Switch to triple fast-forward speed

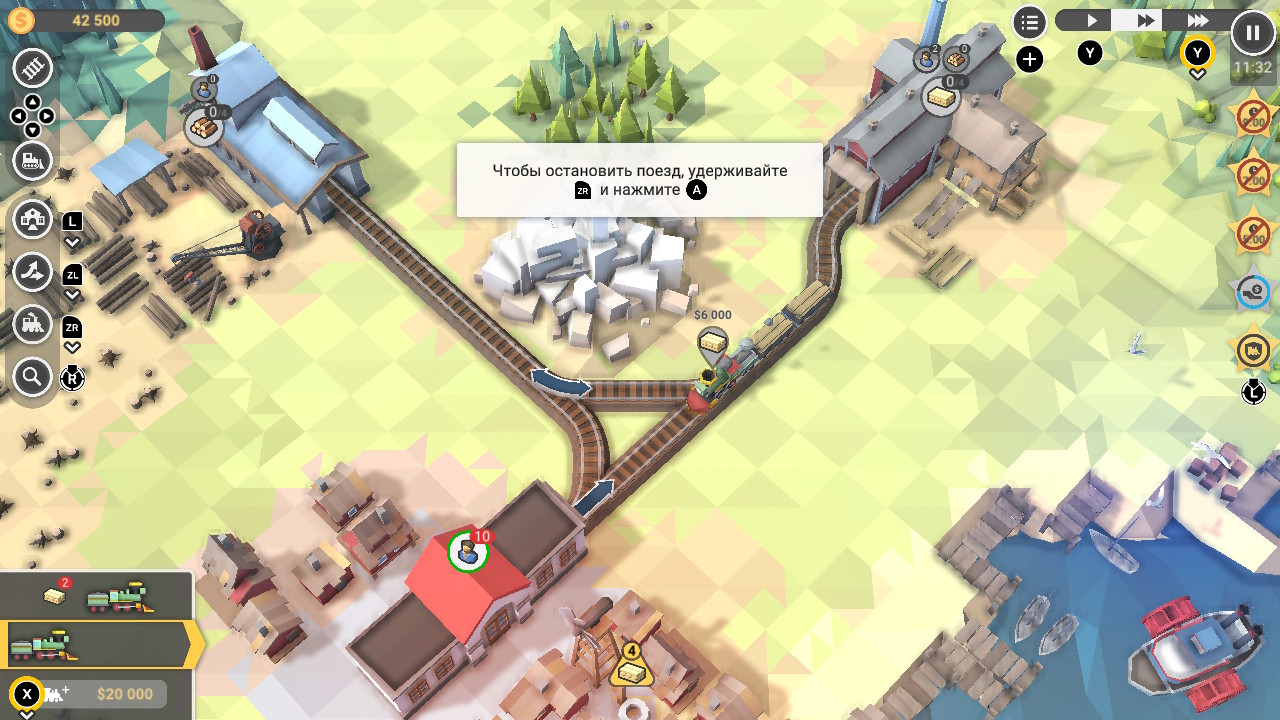1197,20
